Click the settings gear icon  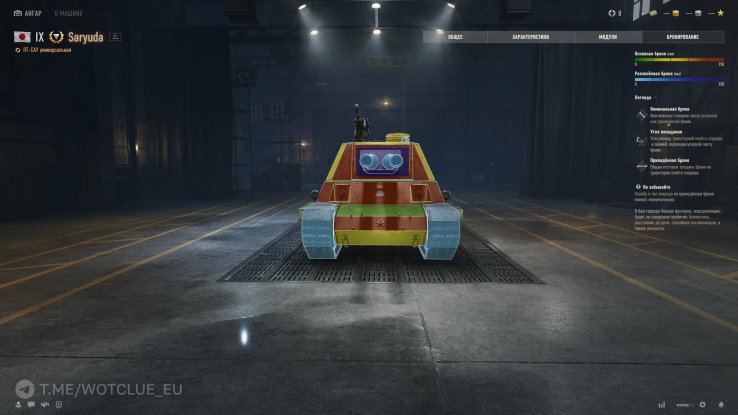point(702,404)
